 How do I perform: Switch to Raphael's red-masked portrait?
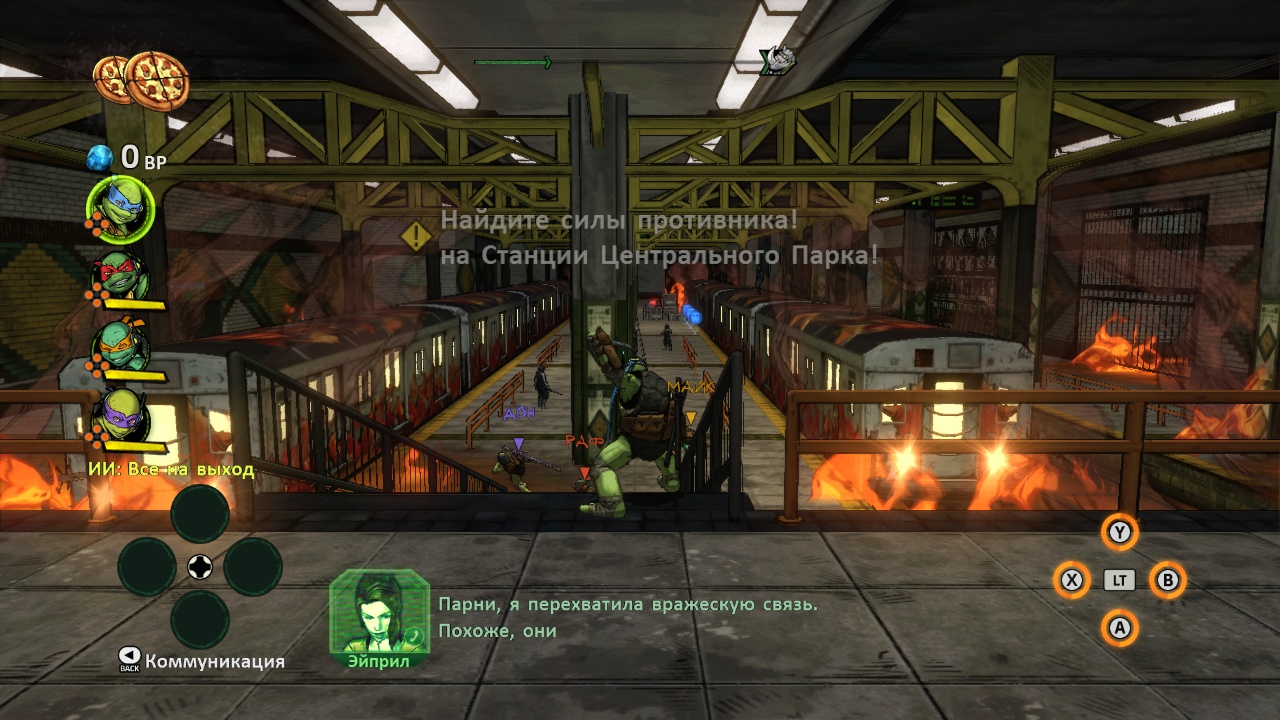122,275
